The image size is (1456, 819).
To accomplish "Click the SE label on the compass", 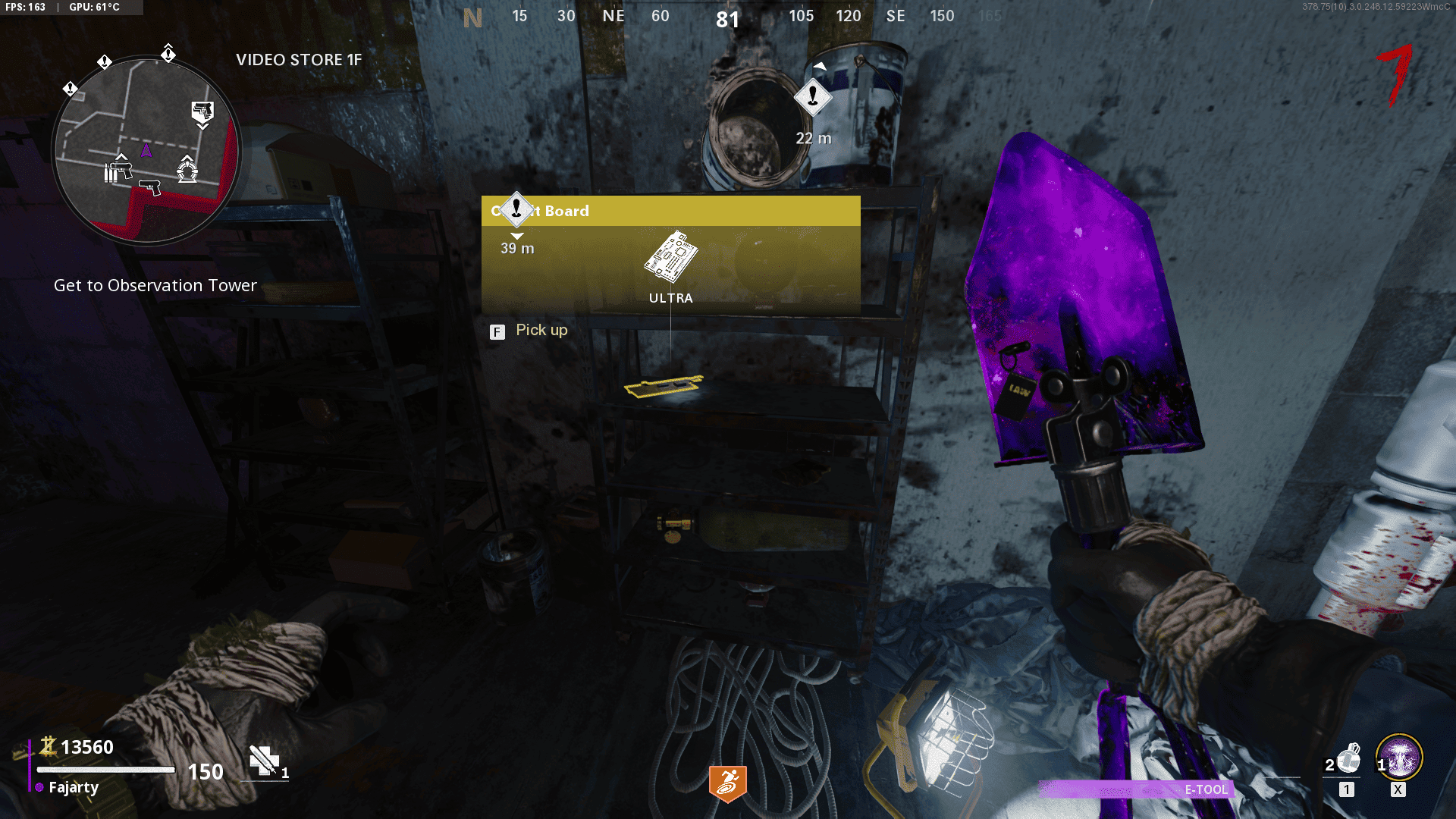I will [x=896, y=16].
